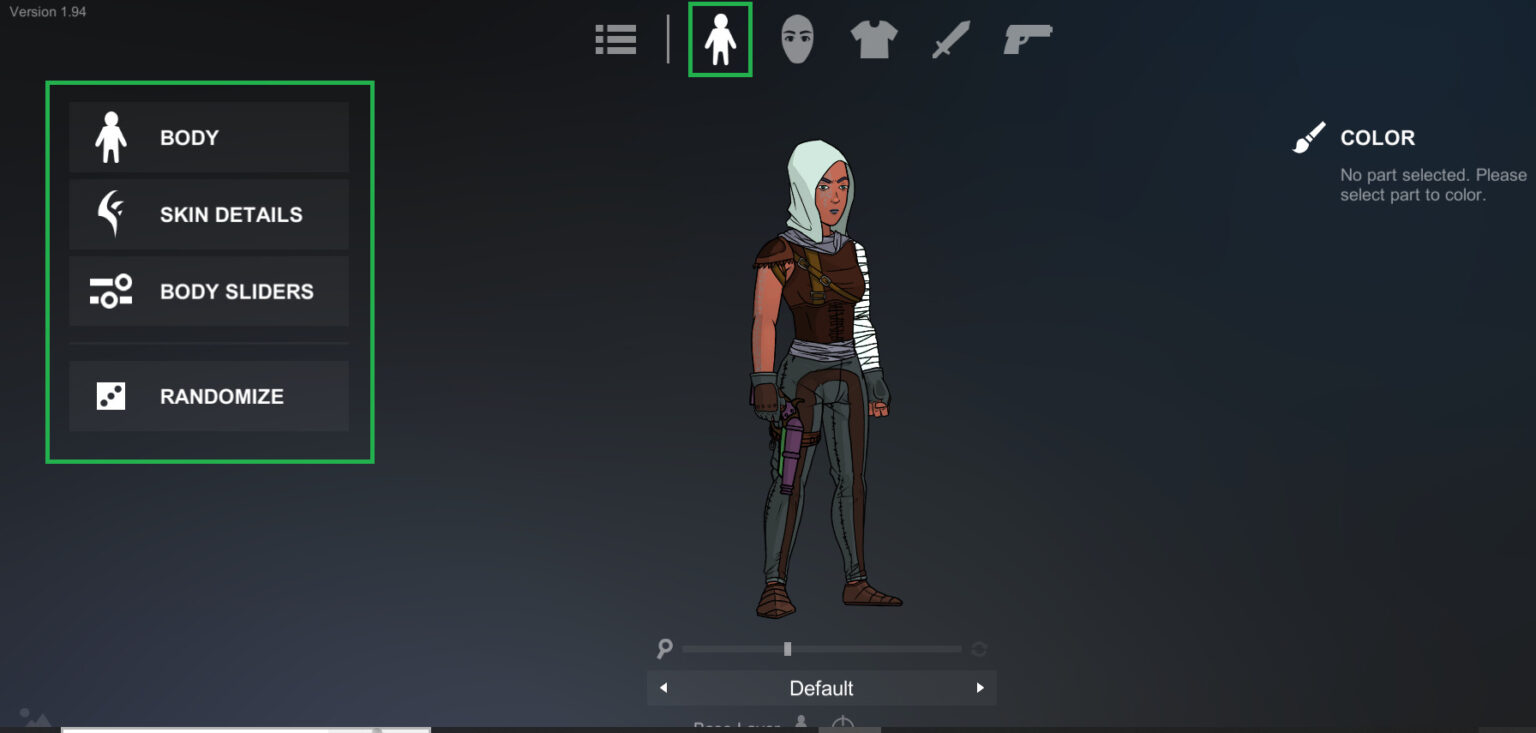This screenshot has height=733, width=1536.
Task: Click the background scene icon in bottom corner
Action: 35,717
